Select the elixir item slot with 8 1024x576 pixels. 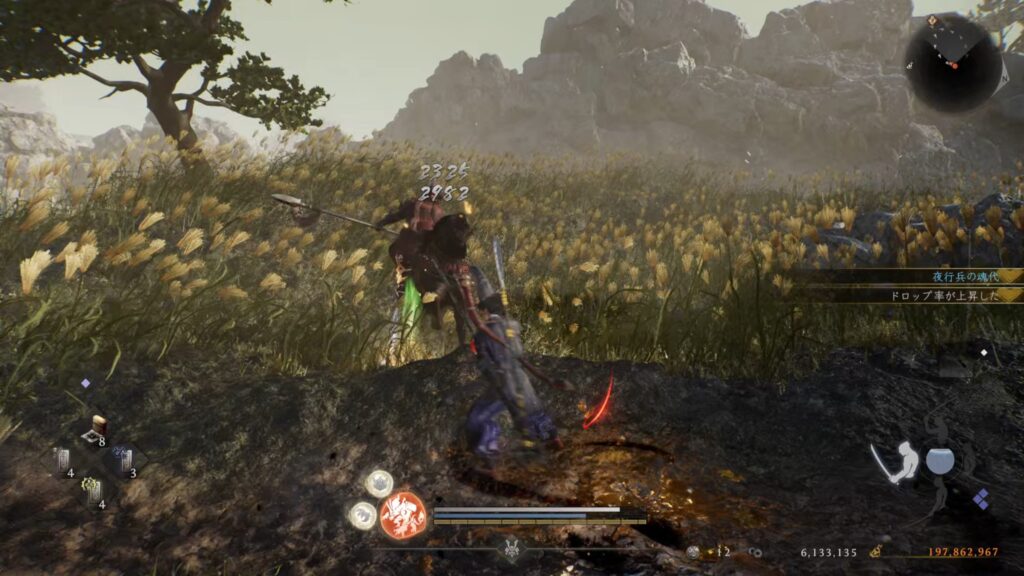97,430
